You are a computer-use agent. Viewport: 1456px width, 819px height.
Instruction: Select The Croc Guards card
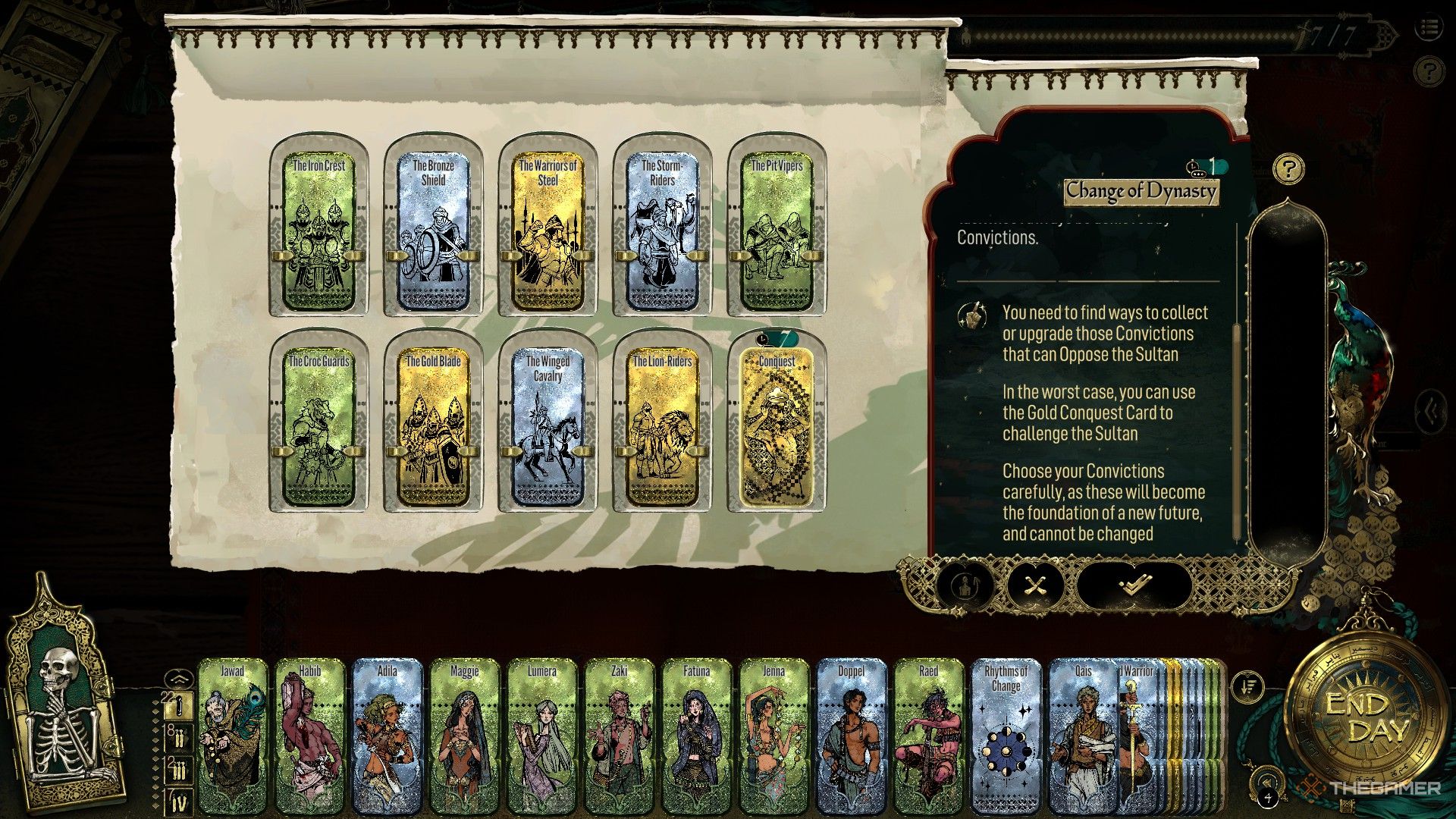pos(318,425)
